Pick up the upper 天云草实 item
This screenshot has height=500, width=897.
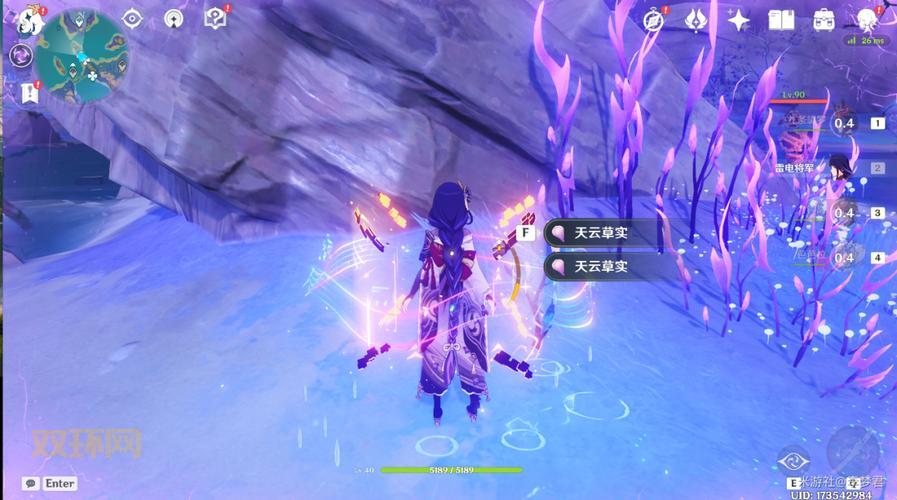click(602, 233)
